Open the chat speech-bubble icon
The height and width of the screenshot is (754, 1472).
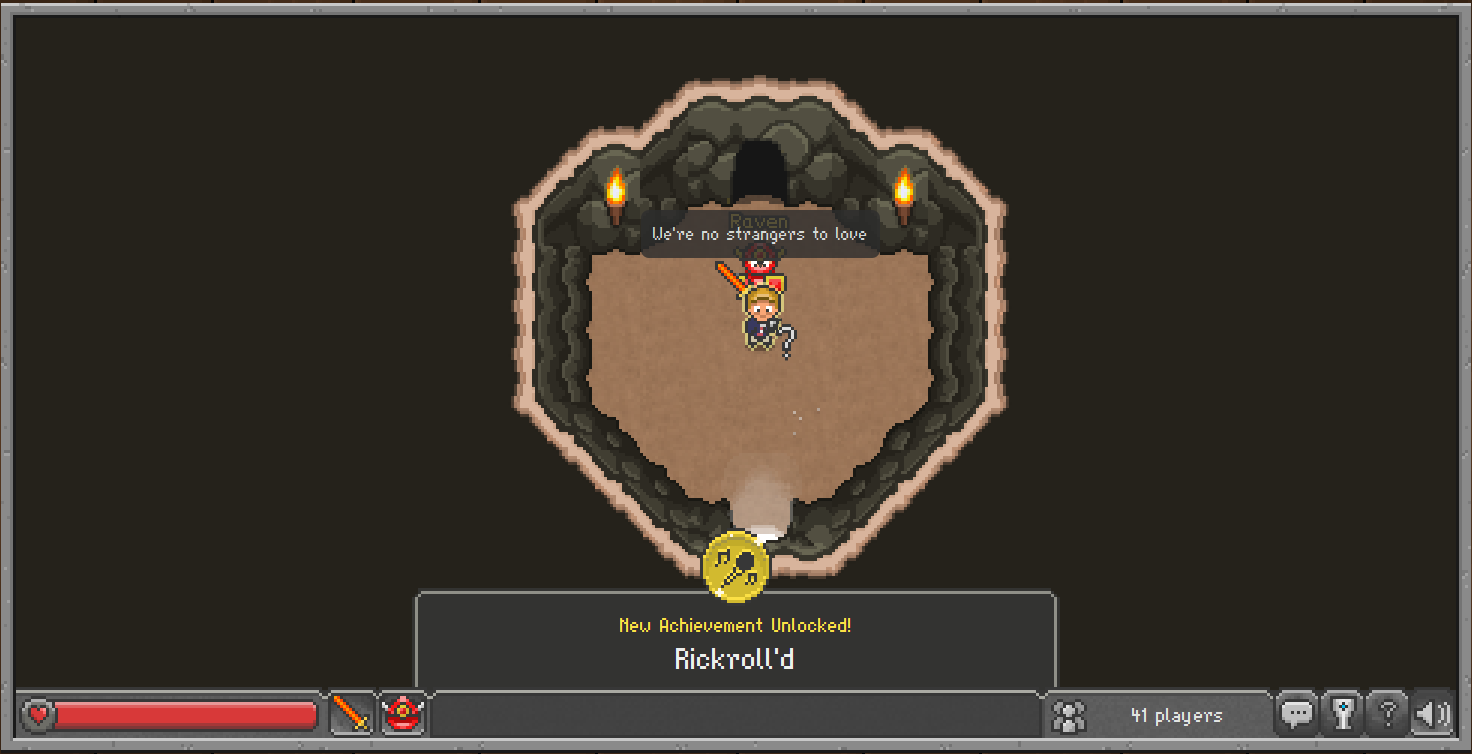coord(1297,714)
